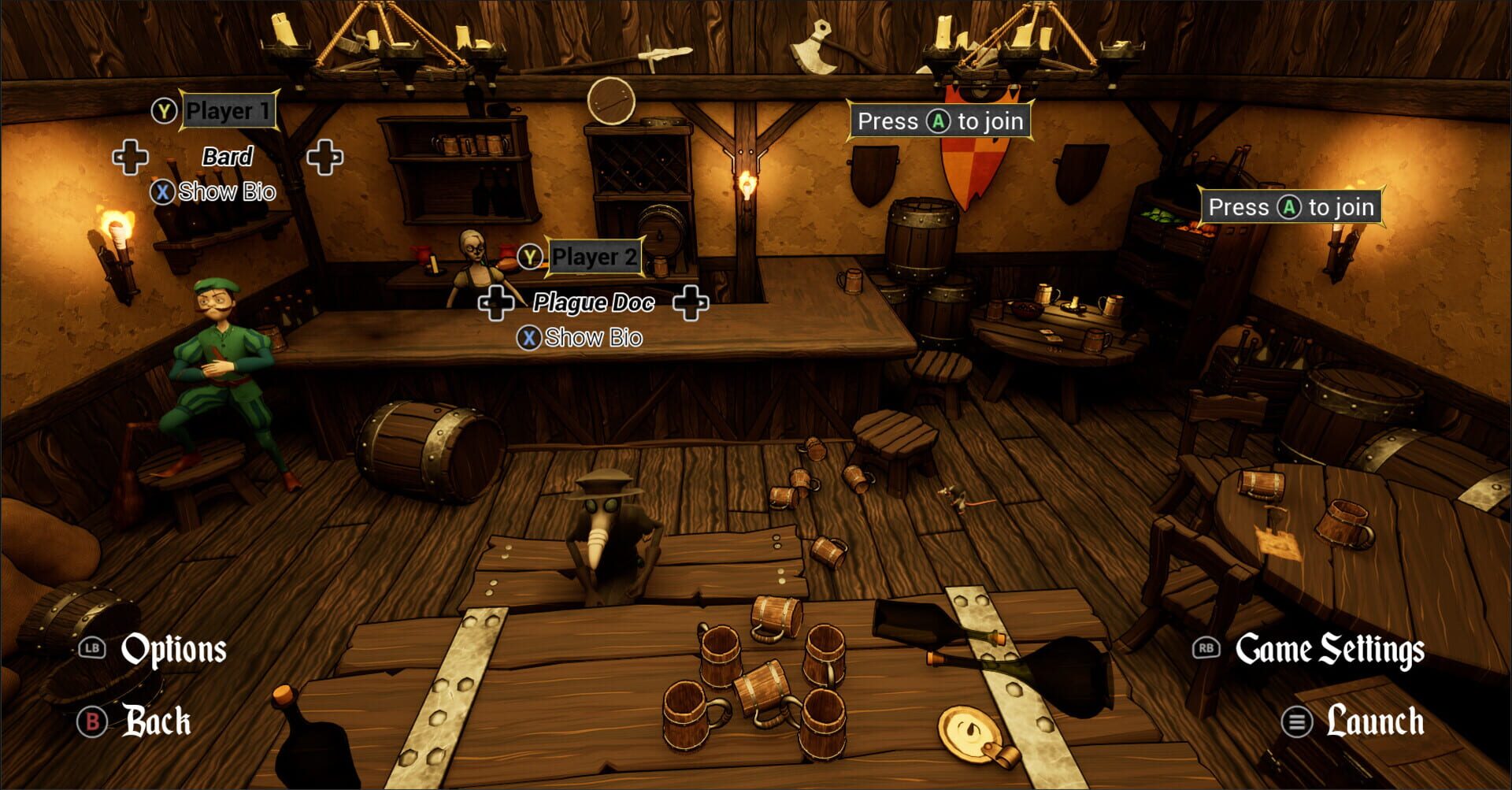This screenshot has width=1512, height=790.
Task: Click the Bard class name text
Action: [x=228, y=158]
